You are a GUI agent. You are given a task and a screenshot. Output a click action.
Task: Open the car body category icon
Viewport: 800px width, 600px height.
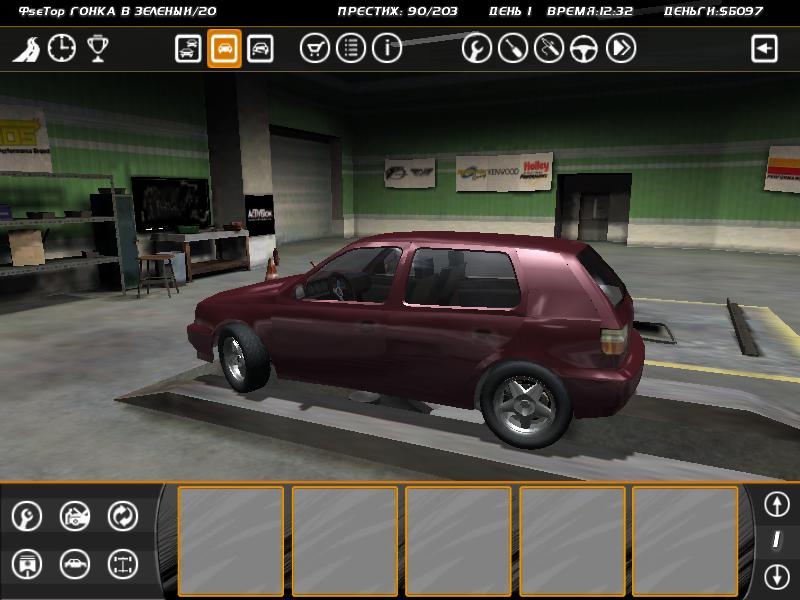pos(75,564)
